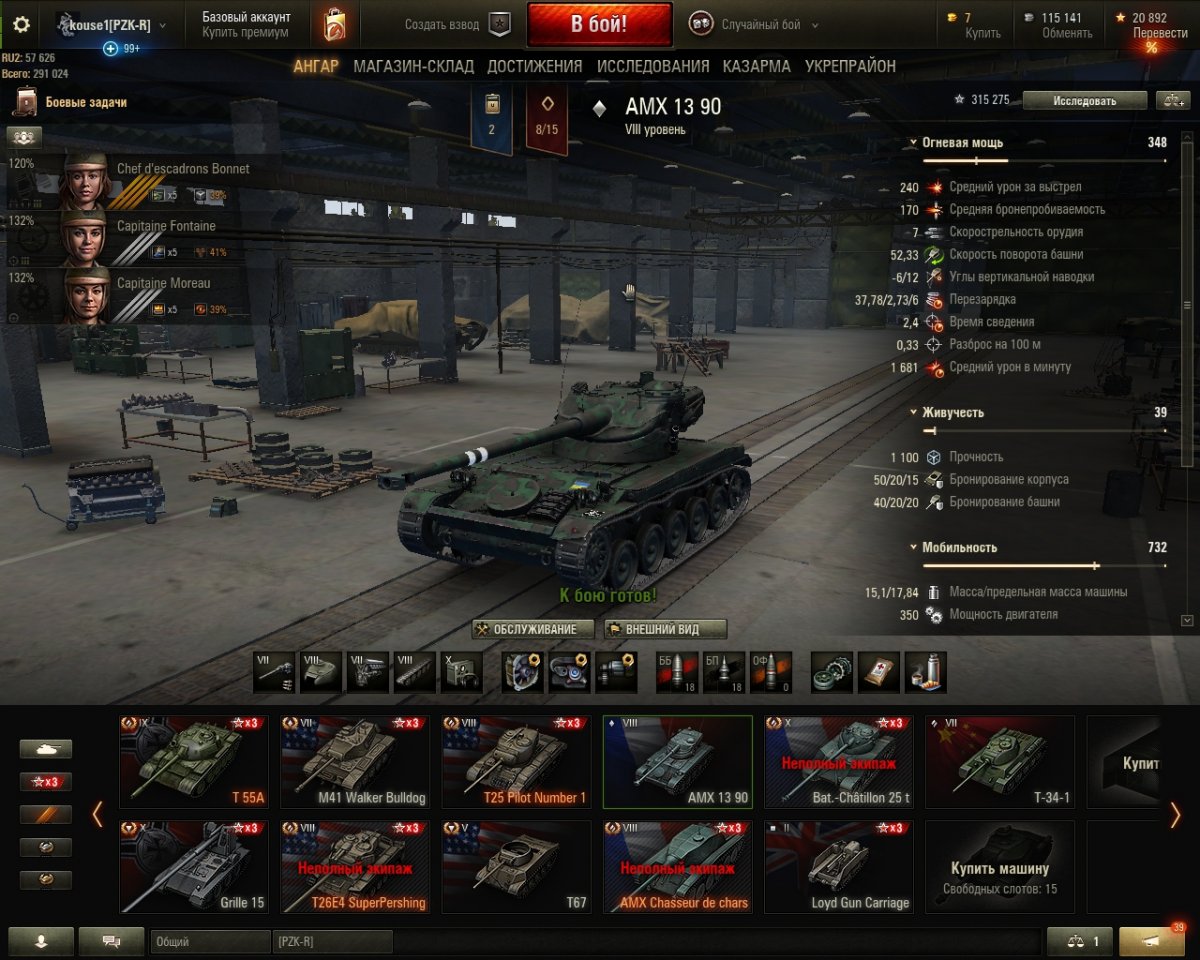
Task: Open the Достижения tab
Action: (x=534, y=66)
